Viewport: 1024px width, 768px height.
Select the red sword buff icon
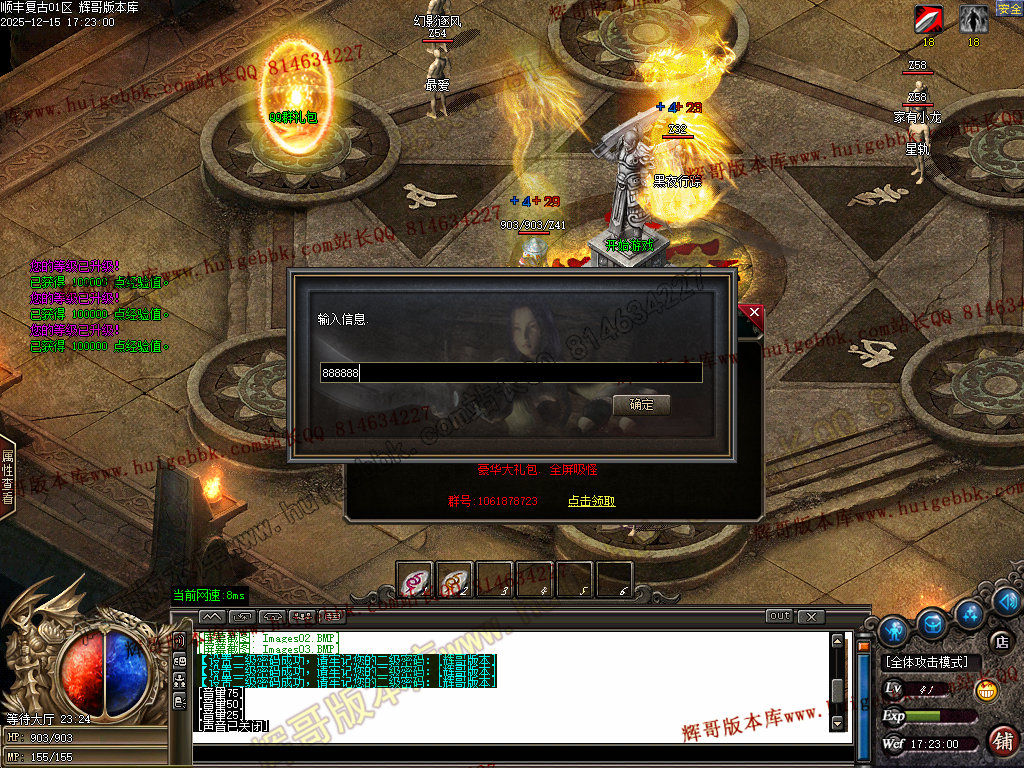tap(928, 18)
